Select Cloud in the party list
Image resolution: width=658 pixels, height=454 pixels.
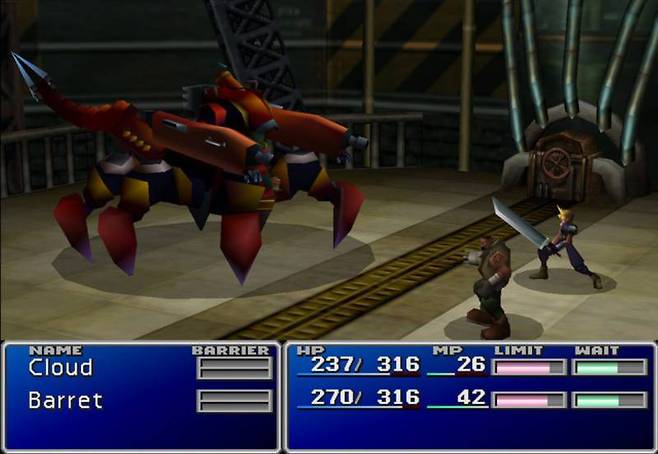click(61, 367)
